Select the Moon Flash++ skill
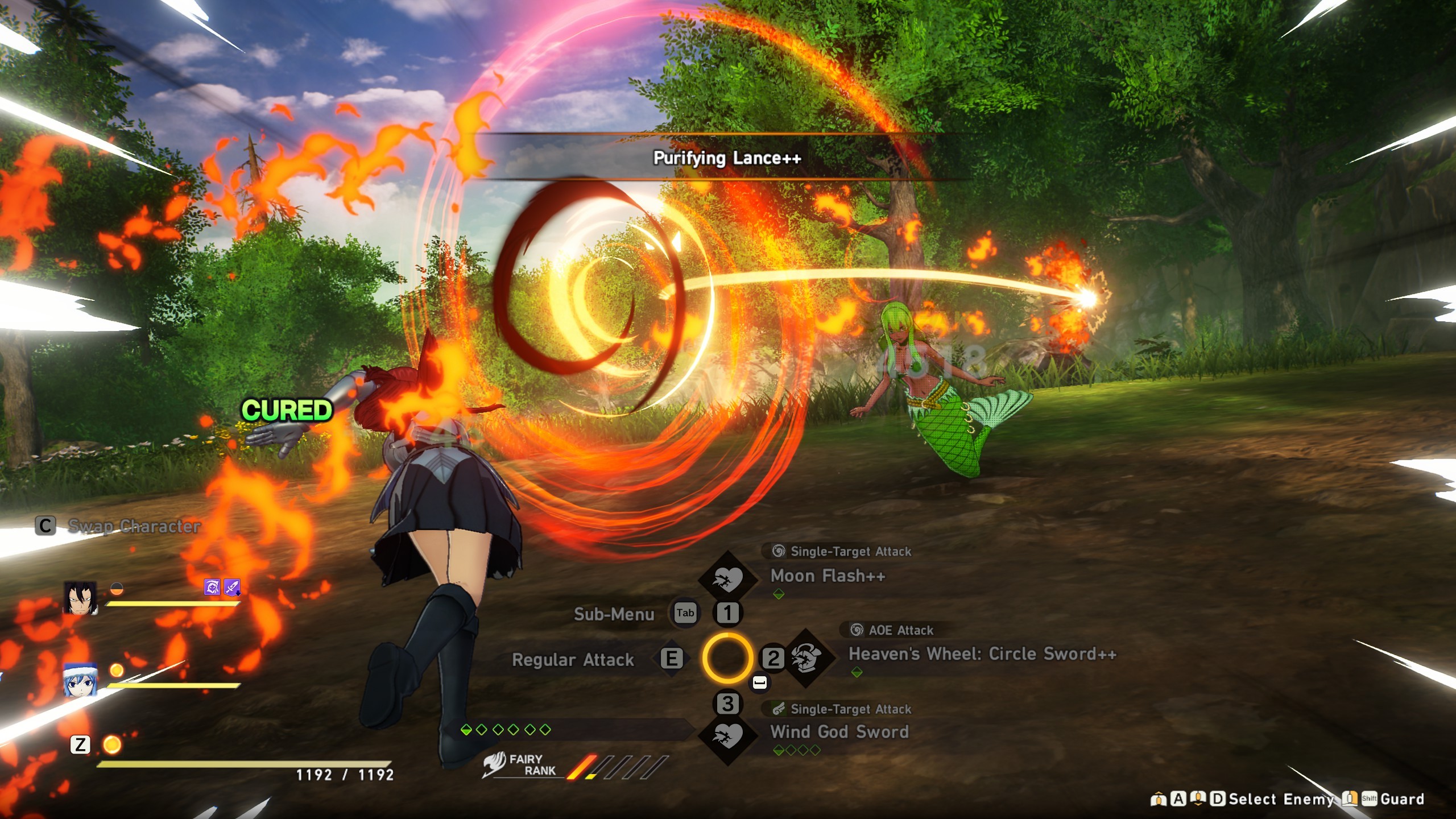This screenshot has width=1456, height=819. tap(828, 576)
